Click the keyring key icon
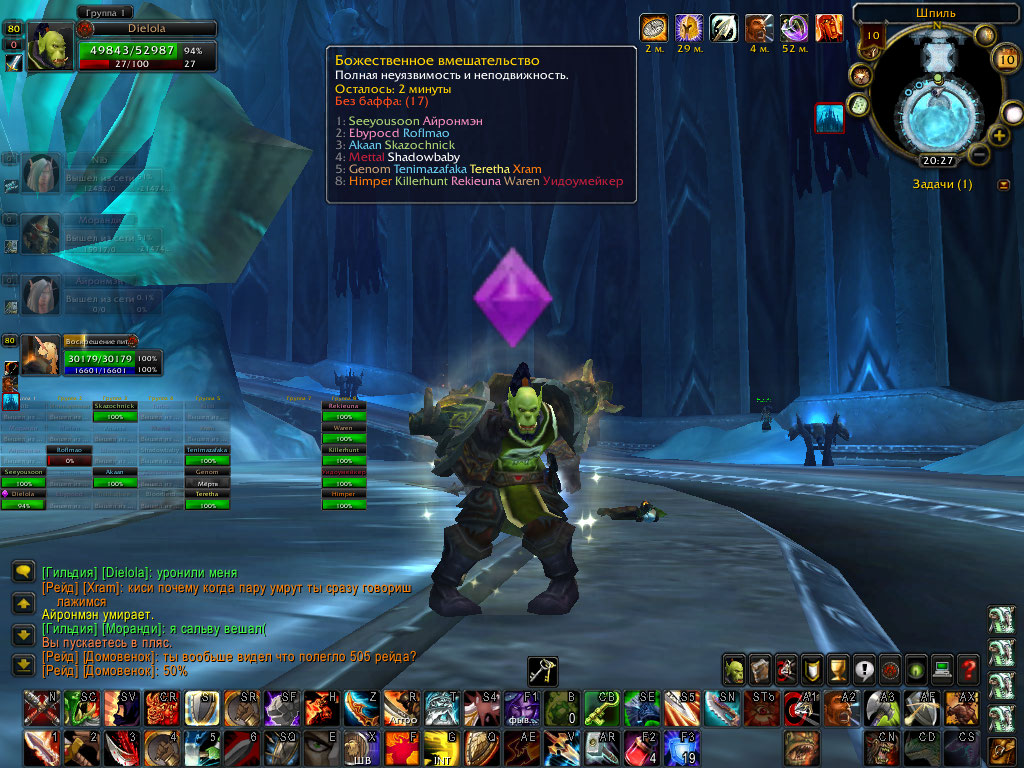 (x=543, y=671)
